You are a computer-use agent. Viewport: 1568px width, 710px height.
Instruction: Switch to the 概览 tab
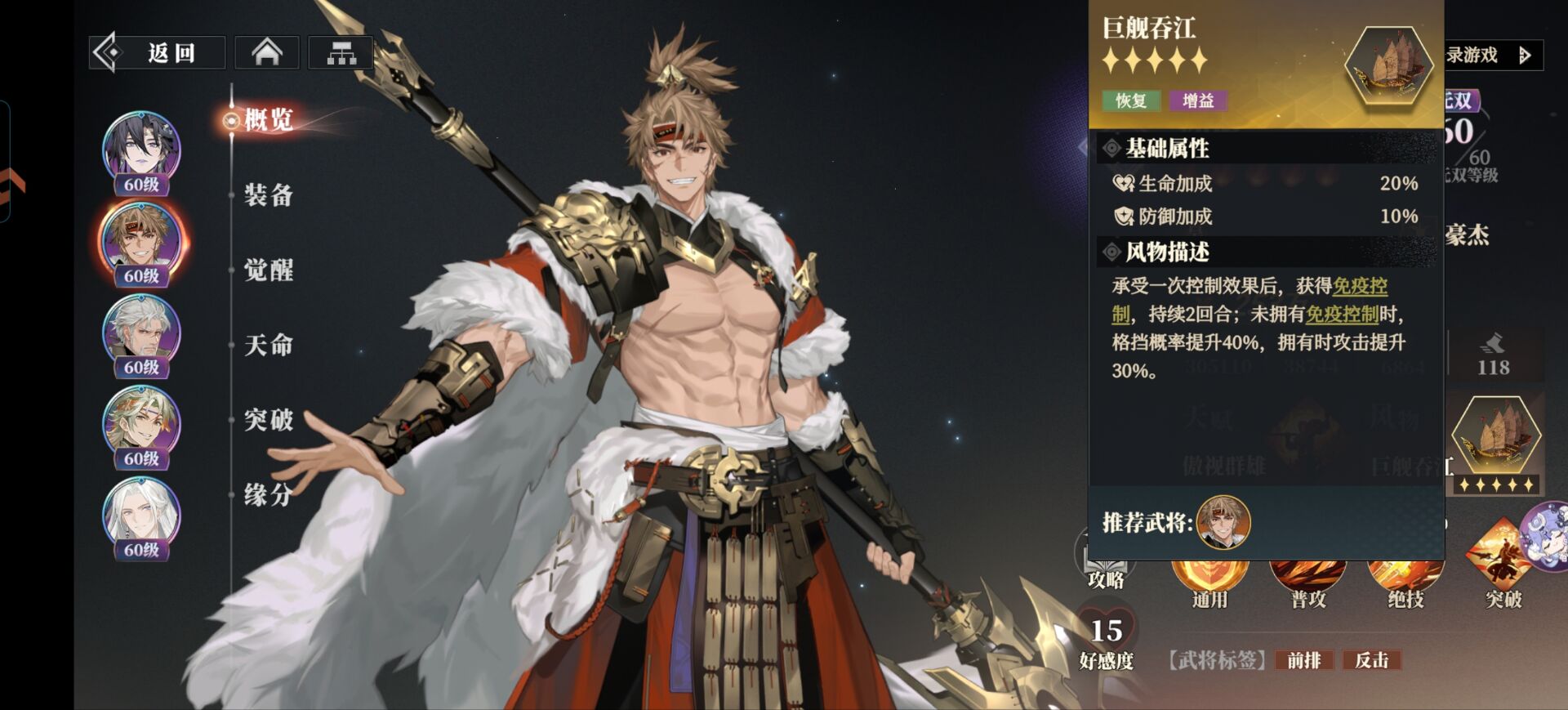(x=268, y=120)
